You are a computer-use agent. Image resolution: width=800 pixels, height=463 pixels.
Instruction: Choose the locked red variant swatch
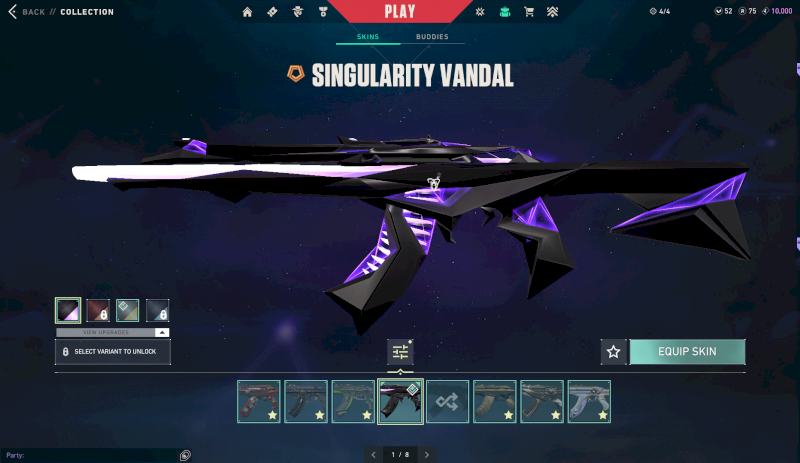[98, 310]
